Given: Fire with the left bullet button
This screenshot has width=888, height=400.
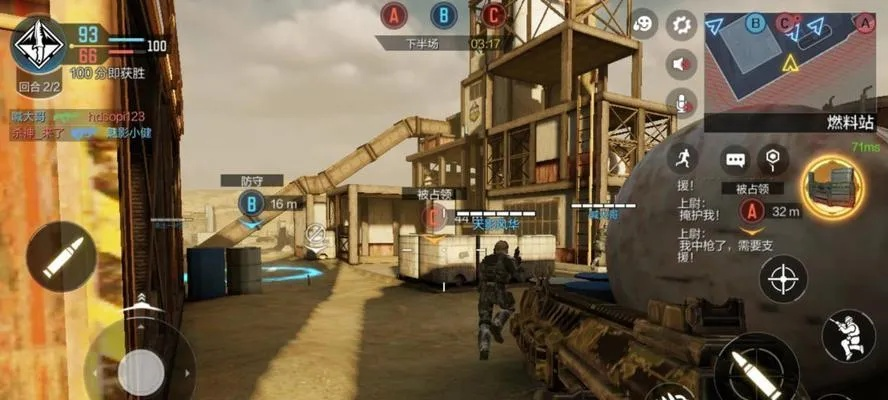Looking at the screenshot, I should tap(60, 257).
